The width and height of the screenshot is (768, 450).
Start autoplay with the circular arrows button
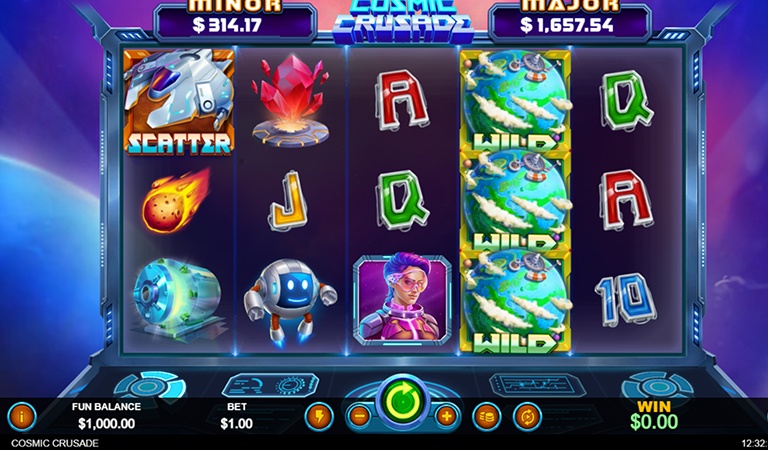(x=527, y=415)
